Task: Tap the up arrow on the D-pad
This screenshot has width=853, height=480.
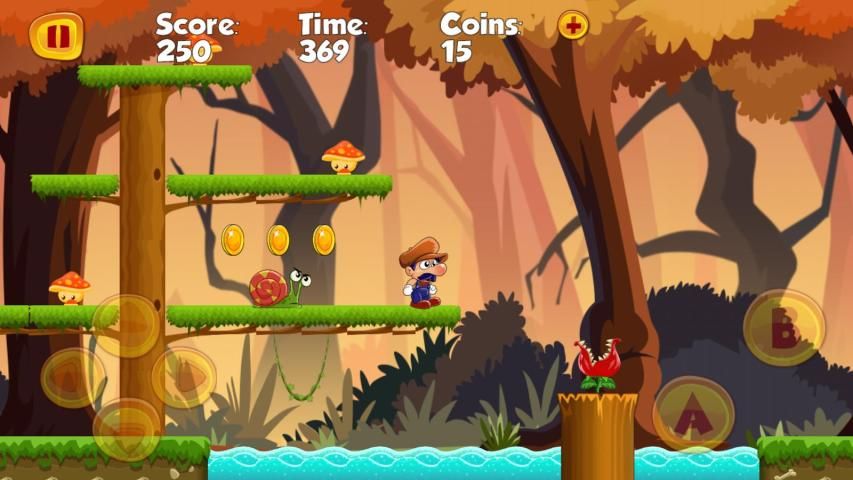Action: [127, 325]
